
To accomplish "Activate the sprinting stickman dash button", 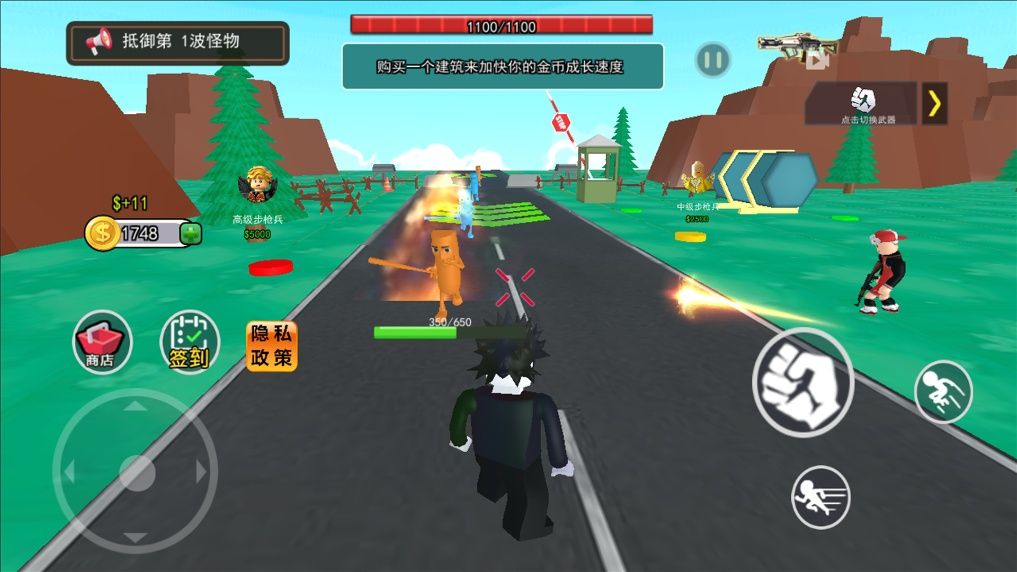I will (820, 496).
